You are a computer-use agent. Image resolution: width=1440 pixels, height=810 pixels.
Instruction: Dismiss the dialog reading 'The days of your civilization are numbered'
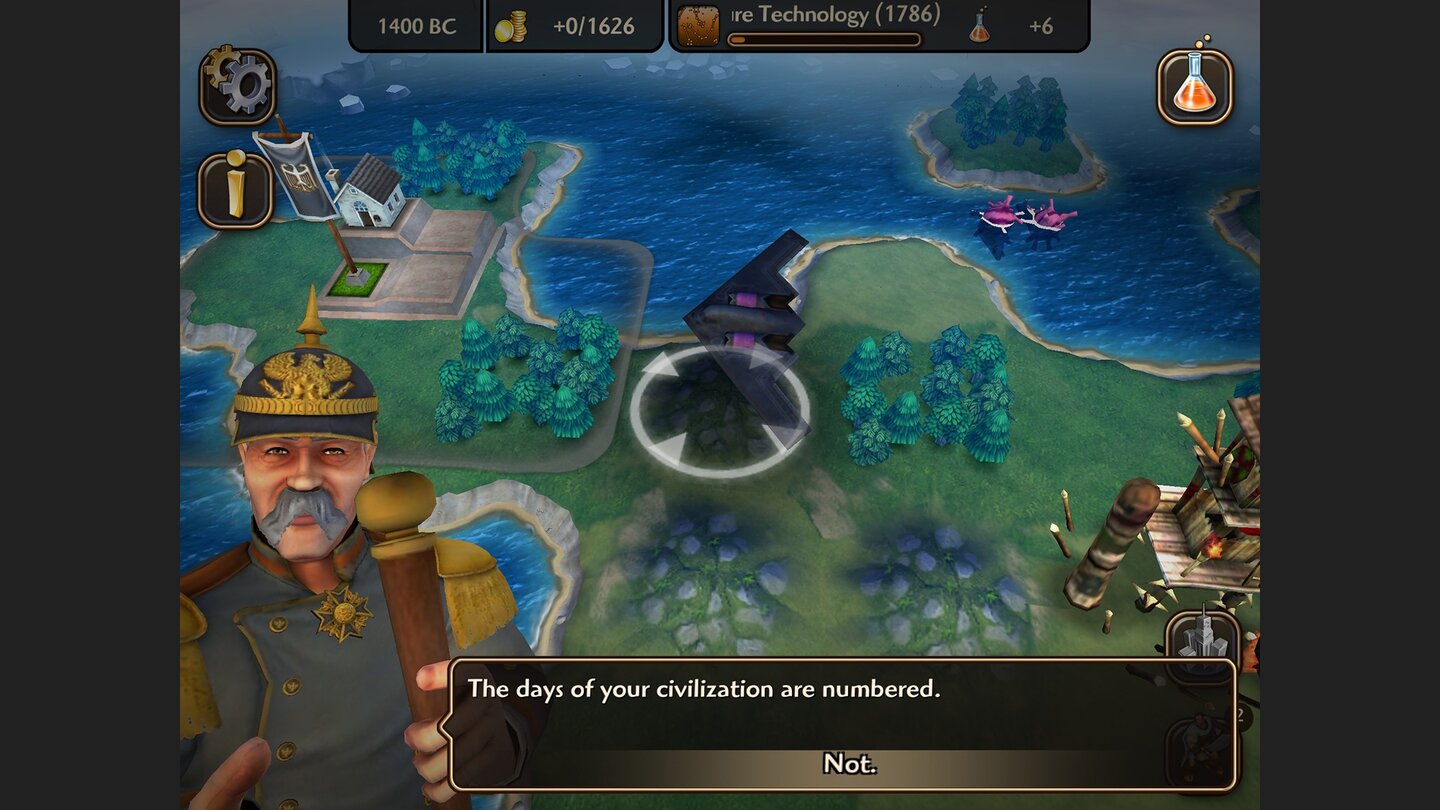[x=850, y=763]
